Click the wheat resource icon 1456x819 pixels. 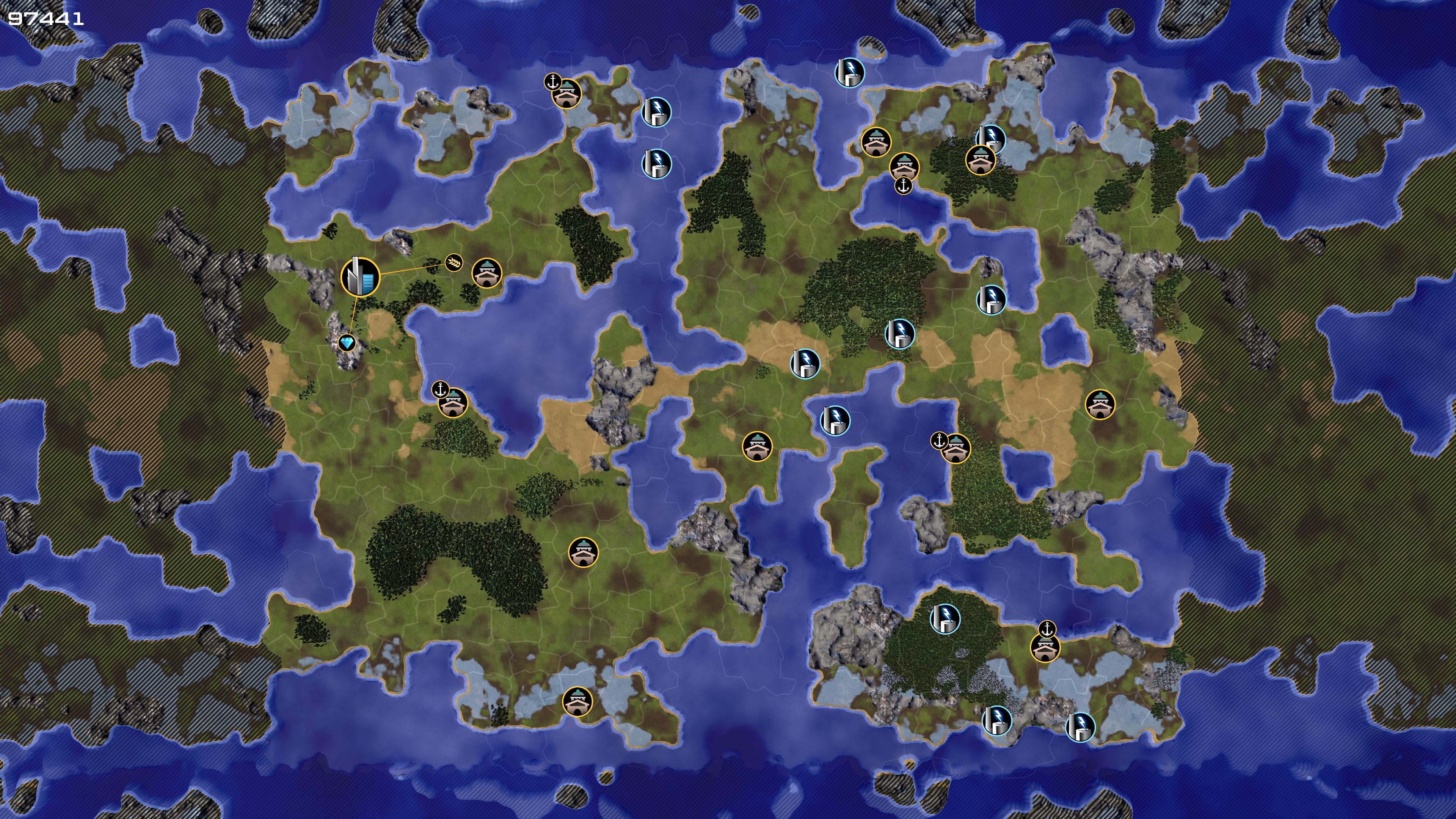[x=453, y=262]
